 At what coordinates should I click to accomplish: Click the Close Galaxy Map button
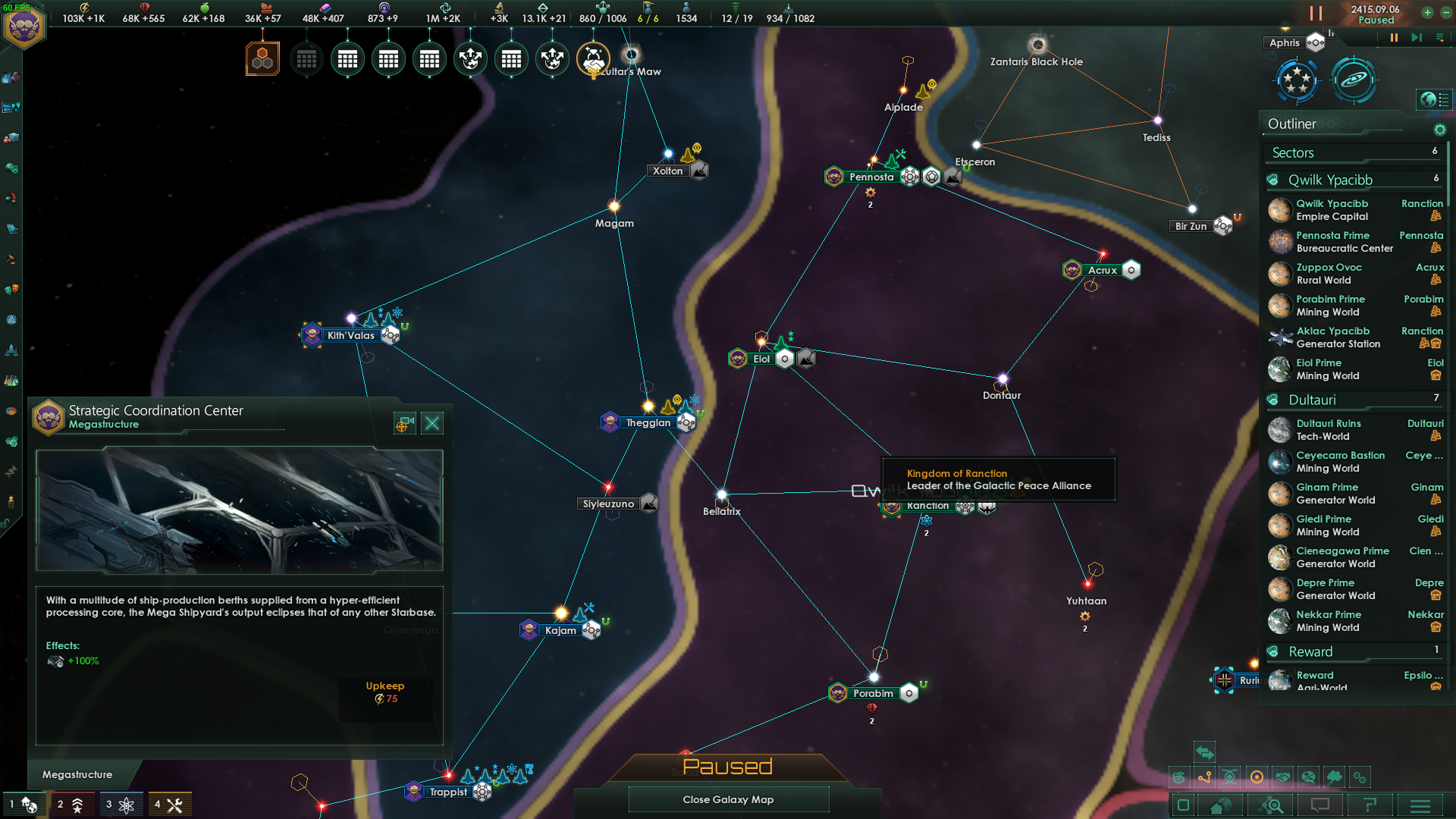[x=728, y=799]
